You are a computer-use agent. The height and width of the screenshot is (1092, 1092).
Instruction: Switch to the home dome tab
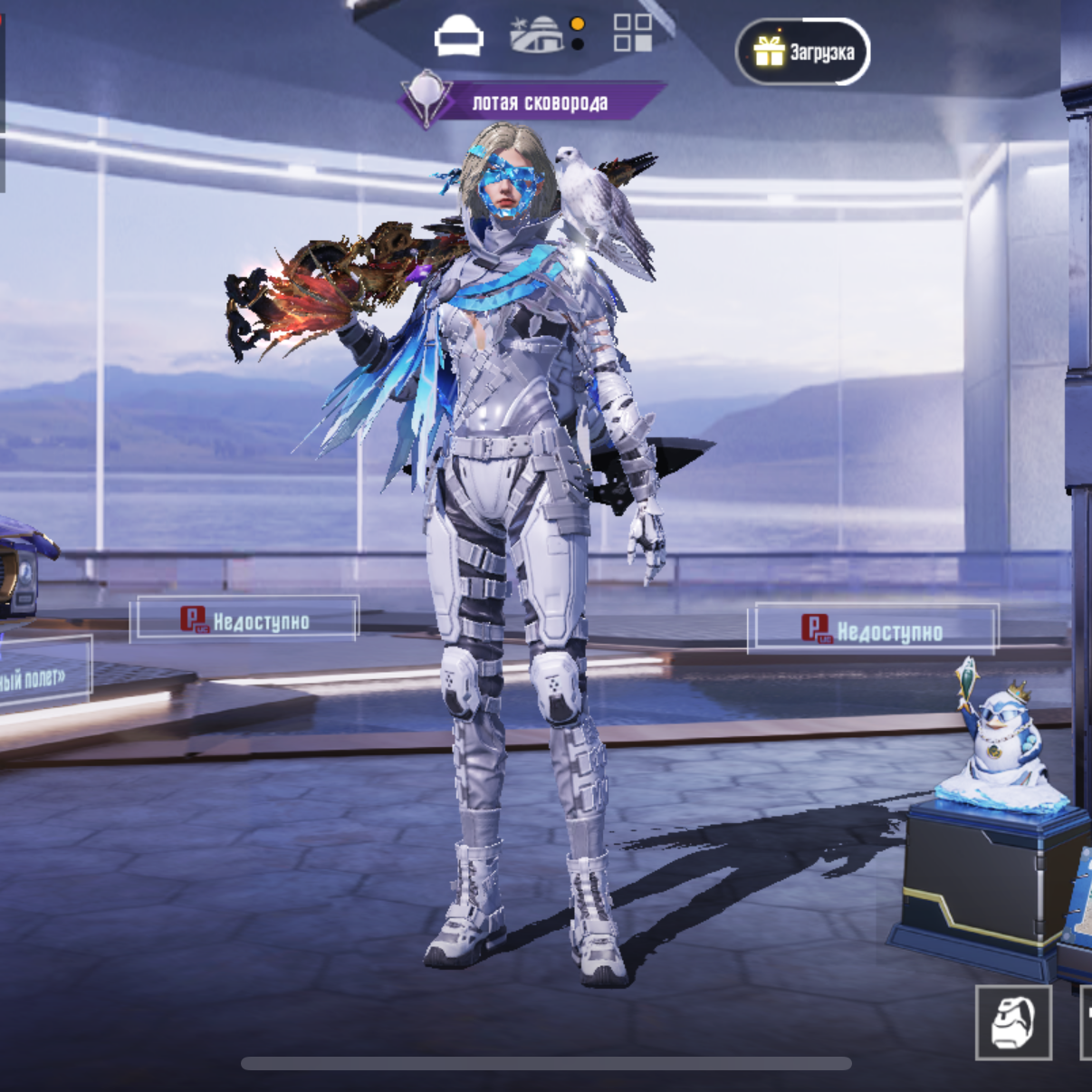[536, 34]
